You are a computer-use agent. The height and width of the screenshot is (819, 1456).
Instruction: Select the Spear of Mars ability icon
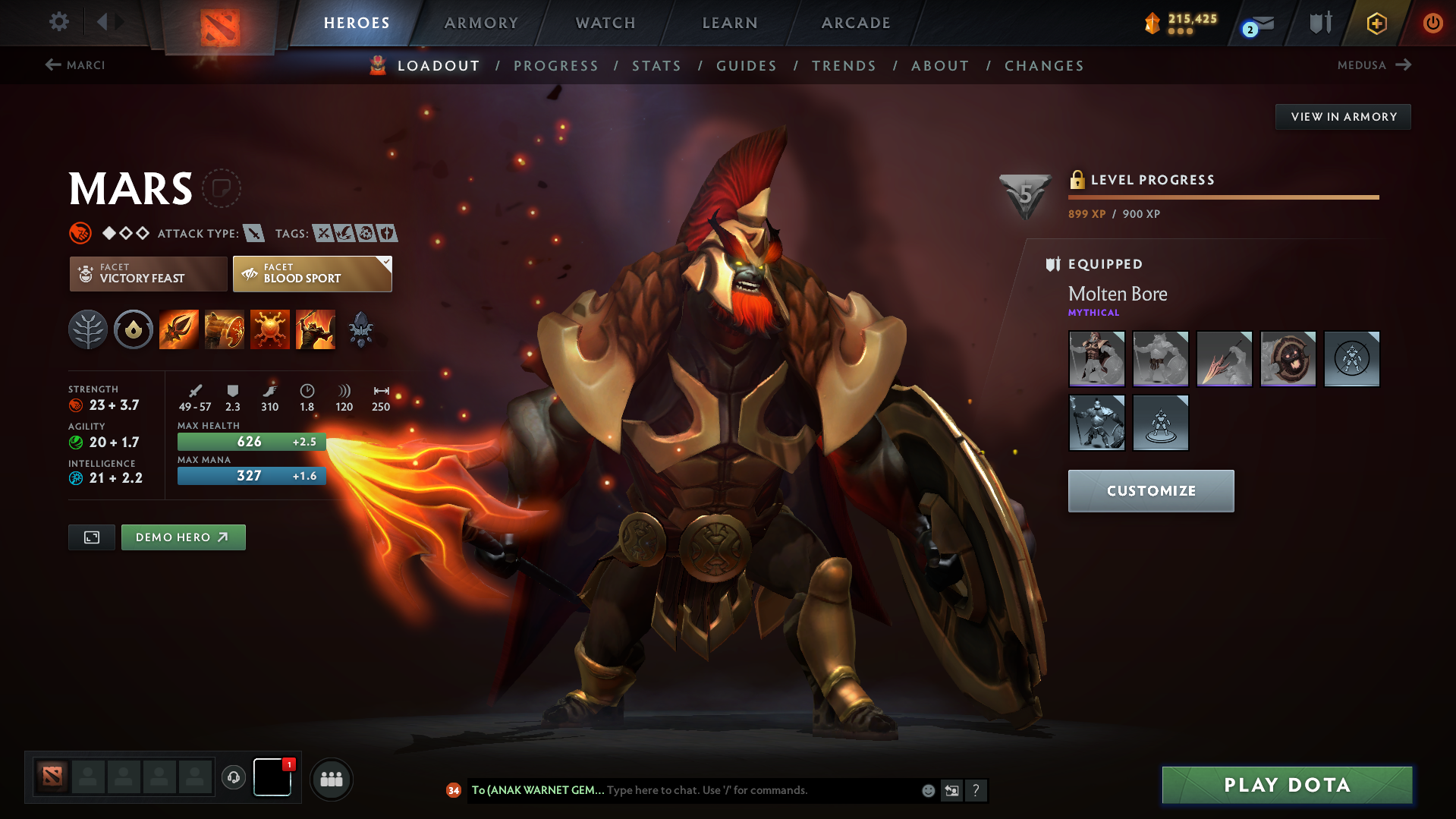(178, 329)
